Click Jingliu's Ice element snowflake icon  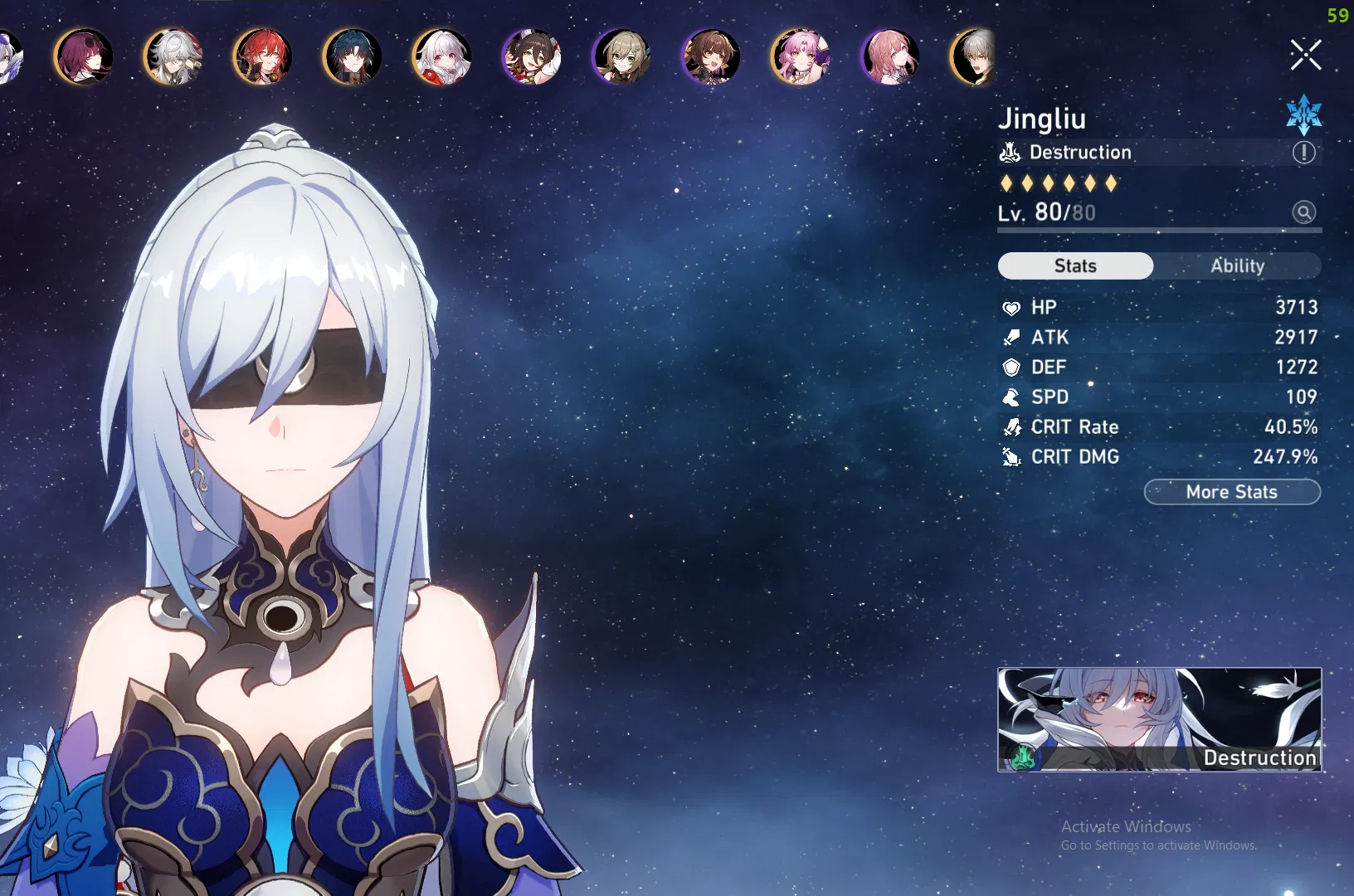click(1303, 115)
